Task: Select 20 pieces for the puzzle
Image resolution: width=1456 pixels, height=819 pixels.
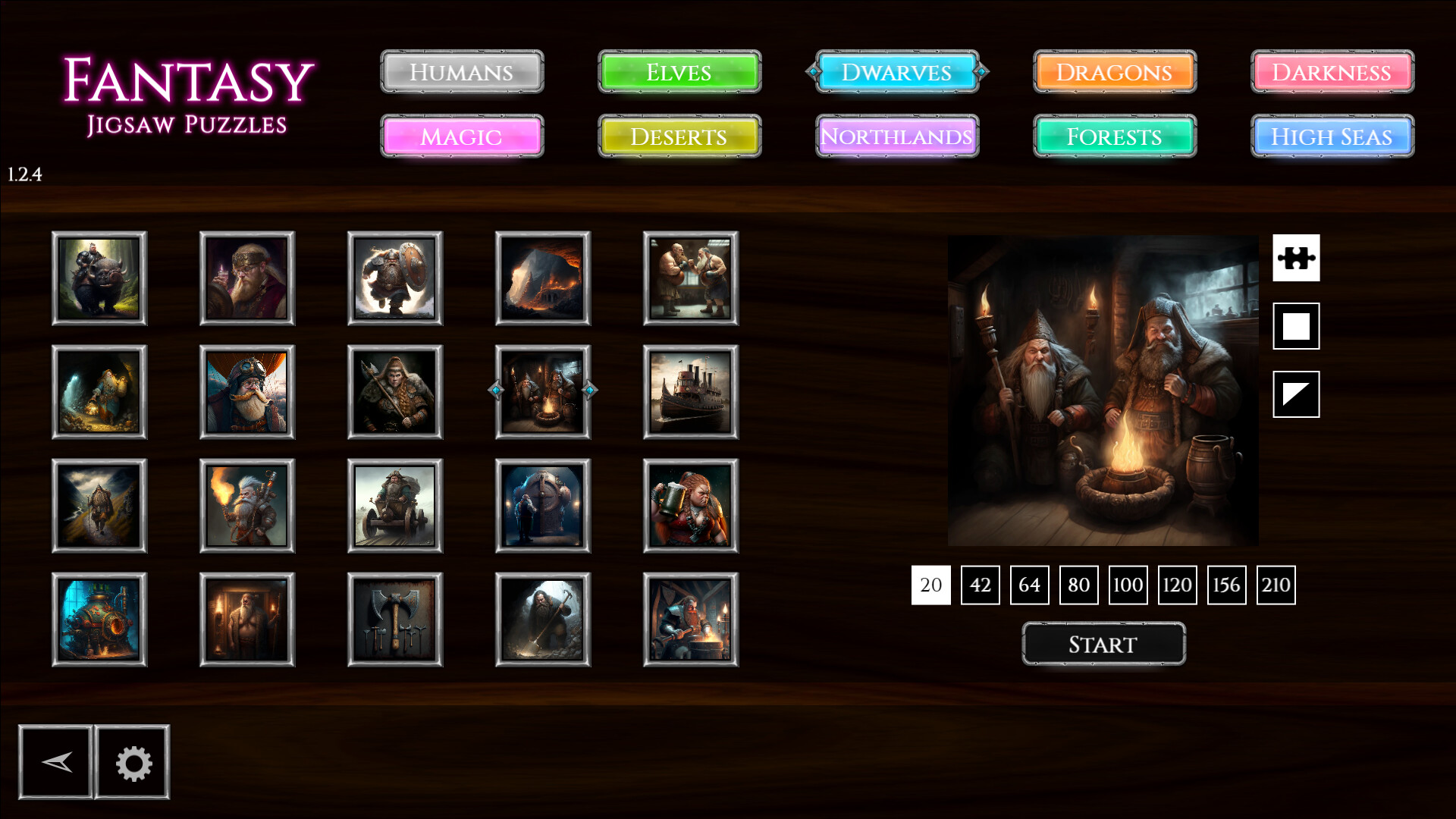Action: point(930,585)
